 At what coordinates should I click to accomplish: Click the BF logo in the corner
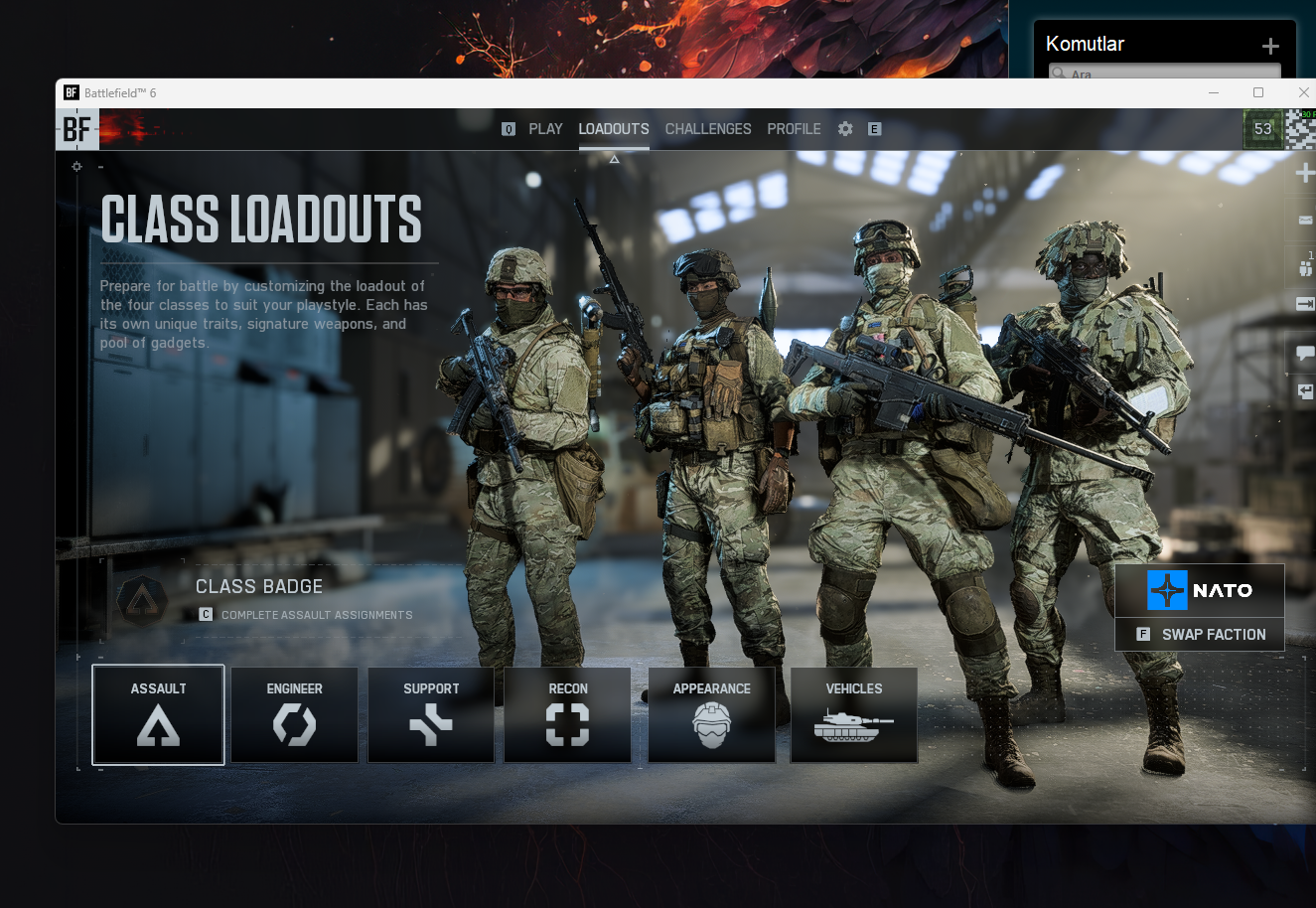pyautogui.click(x=76, y=129)
